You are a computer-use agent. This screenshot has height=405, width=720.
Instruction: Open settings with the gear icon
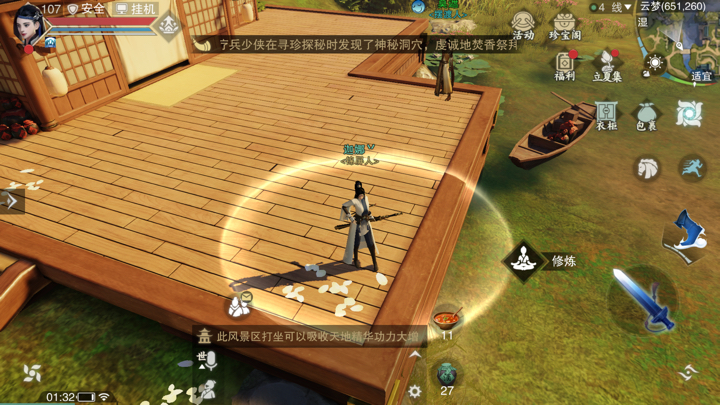click(x=415, y=393)
